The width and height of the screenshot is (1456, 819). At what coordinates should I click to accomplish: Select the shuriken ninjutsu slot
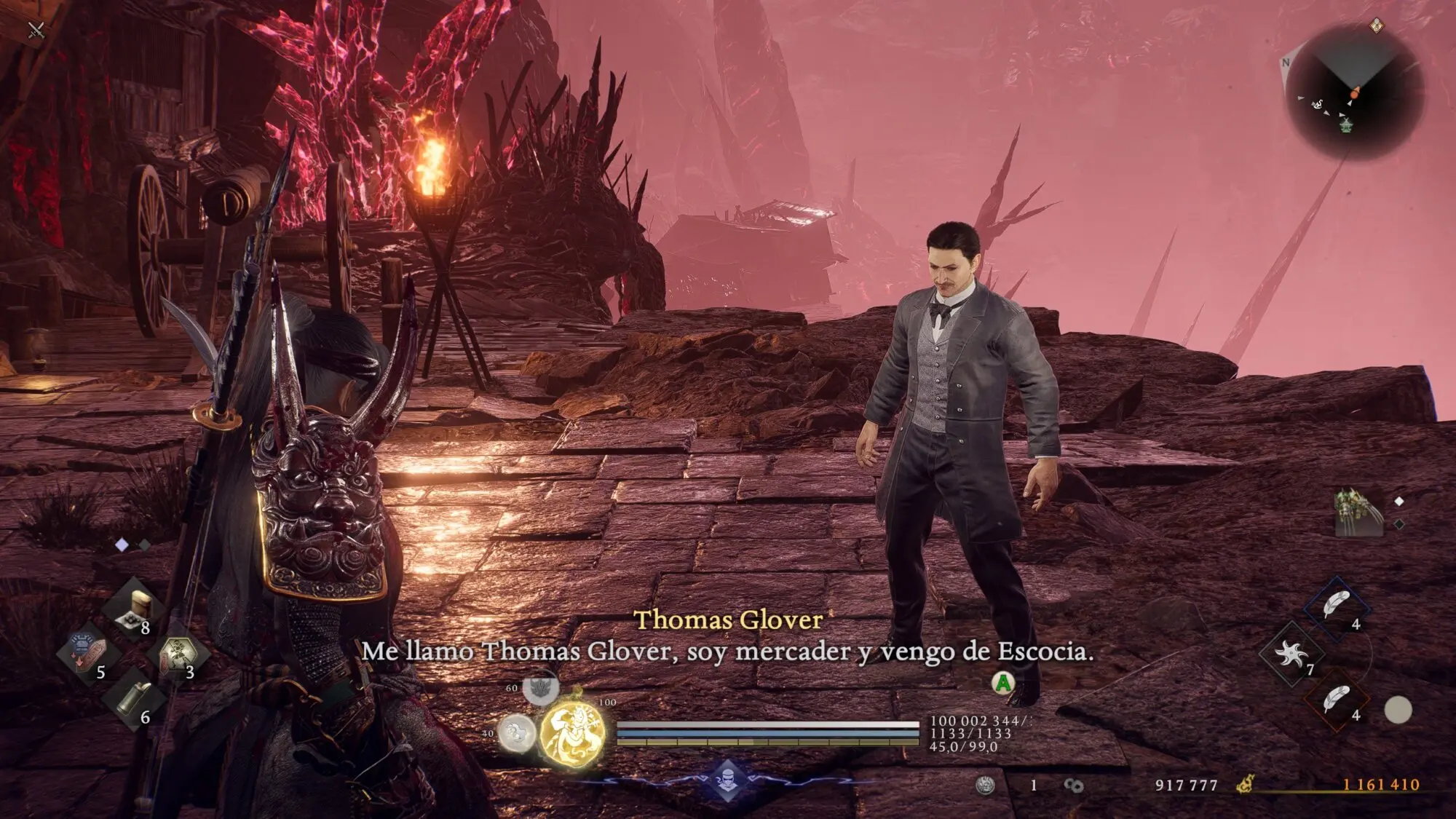[1291, 654]
